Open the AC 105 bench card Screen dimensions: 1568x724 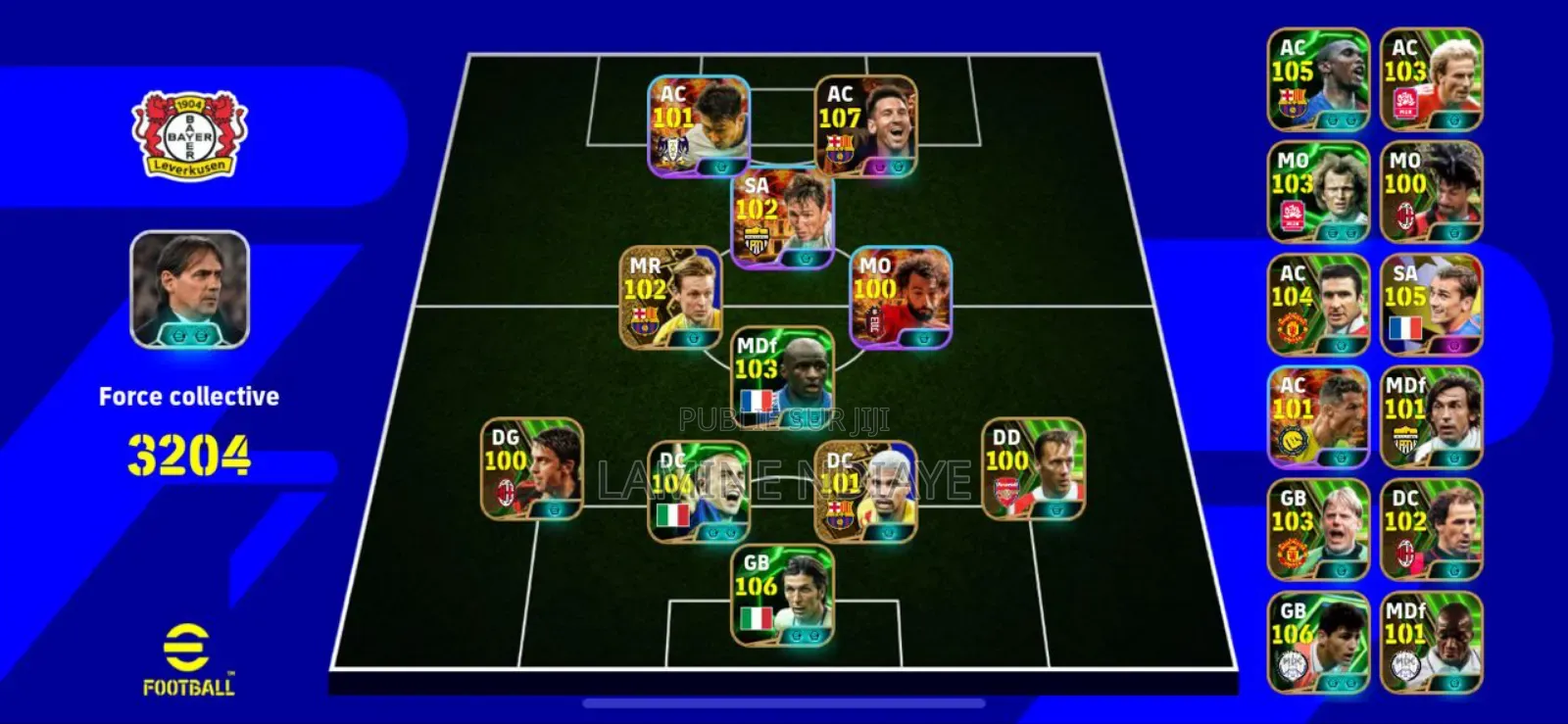coord(1319,80)
